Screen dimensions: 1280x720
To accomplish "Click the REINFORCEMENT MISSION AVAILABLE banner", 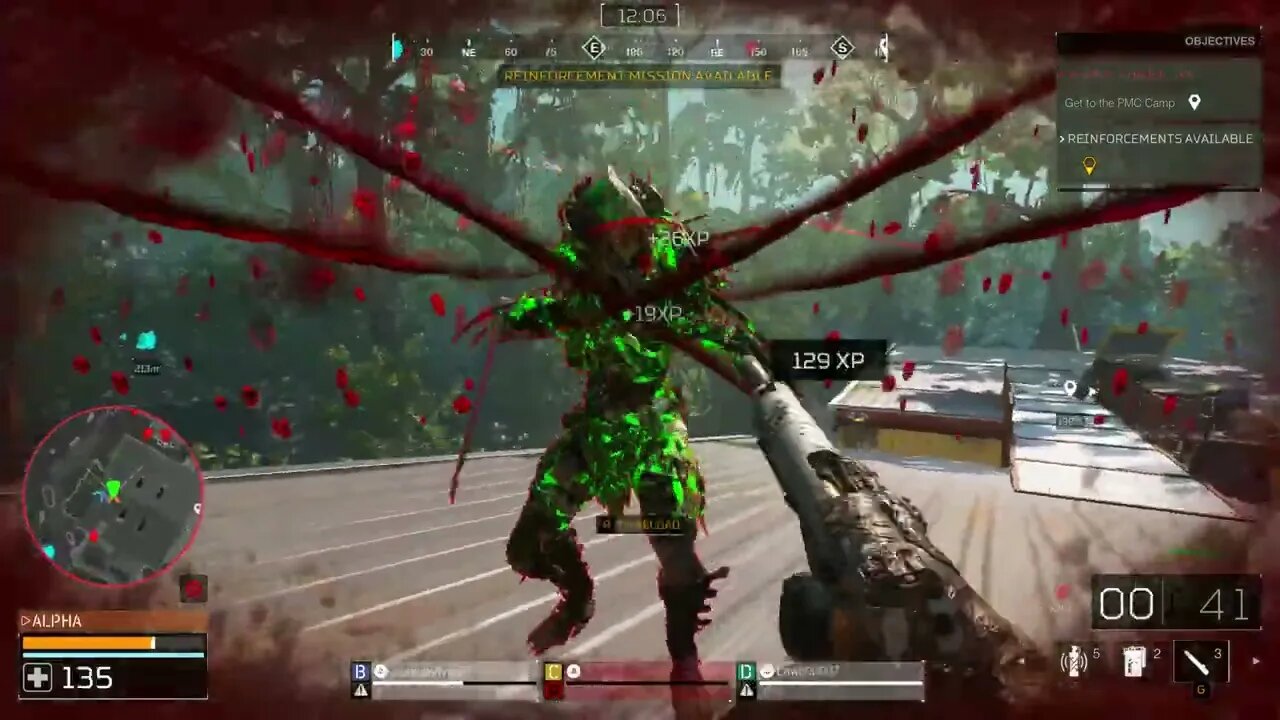I will click(x=640, y=76).
